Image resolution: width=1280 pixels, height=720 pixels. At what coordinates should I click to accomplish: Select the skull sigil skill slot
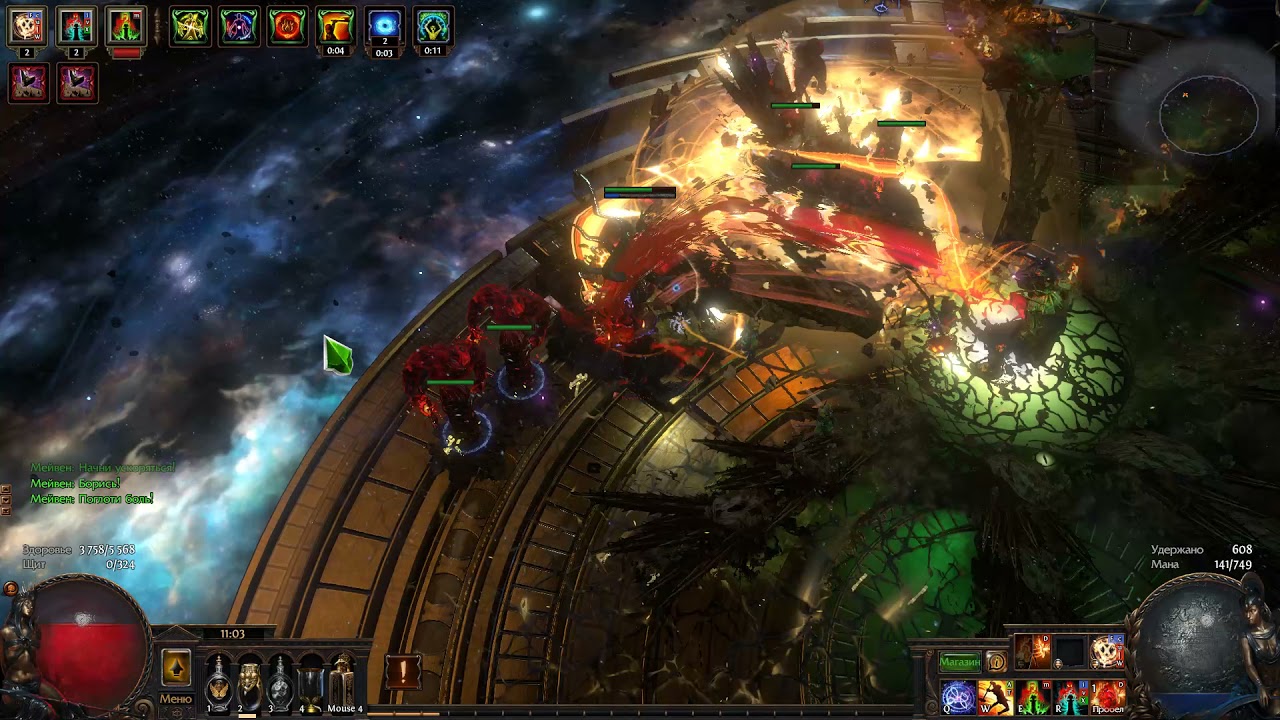click(1107, 652)
